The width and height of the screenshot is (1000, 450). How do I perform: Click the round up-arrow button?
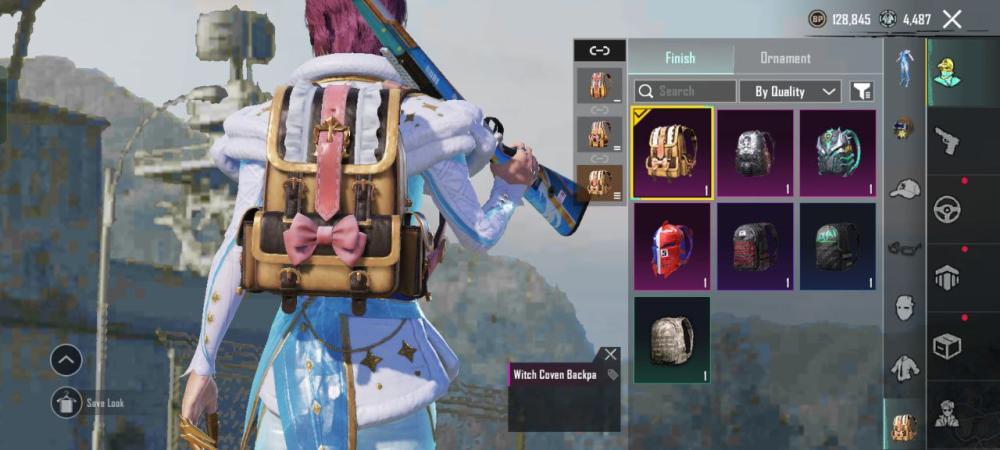66,359
